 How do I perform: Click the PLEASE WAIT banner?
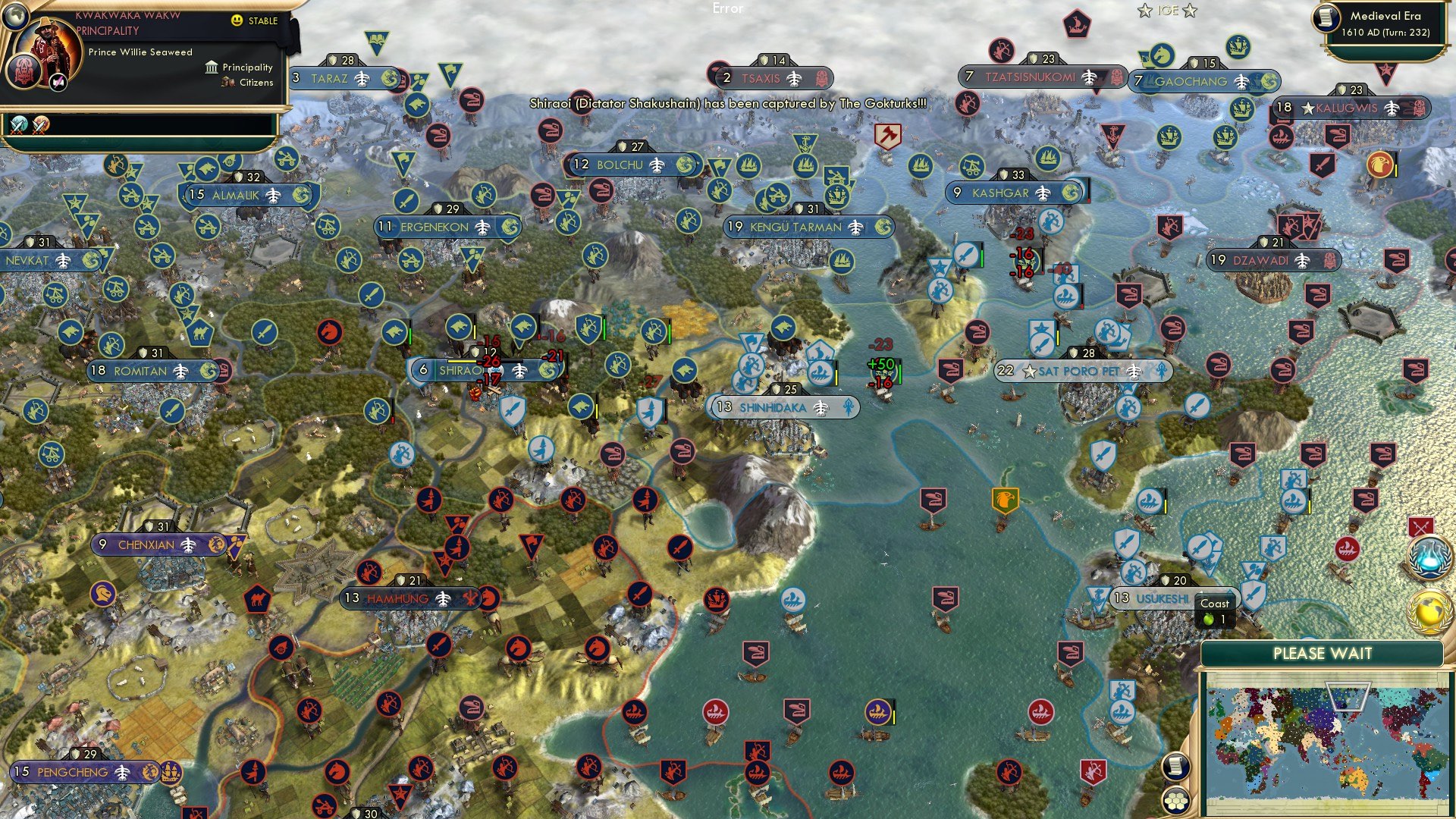[x=1323, y=652]
